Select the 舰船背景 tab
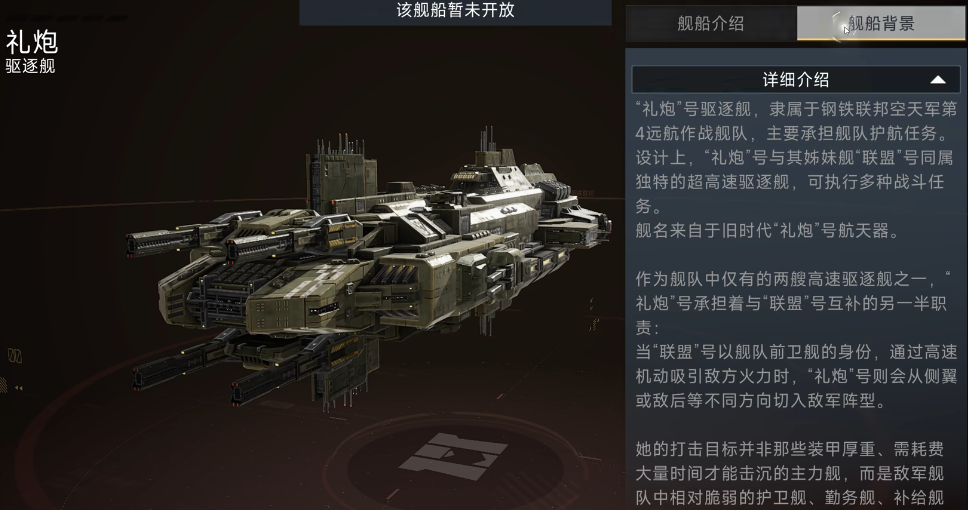Screen dimensions: 968x510 pyautogui.click(x=881, y=23)
